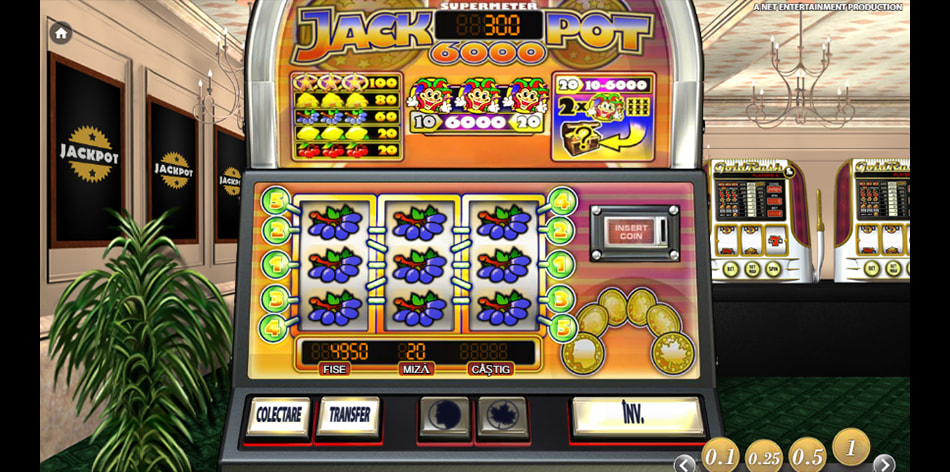Show next coin values with right arrow
The width and height of the screenshot is (950, 472).
click(x=885, y=463)
